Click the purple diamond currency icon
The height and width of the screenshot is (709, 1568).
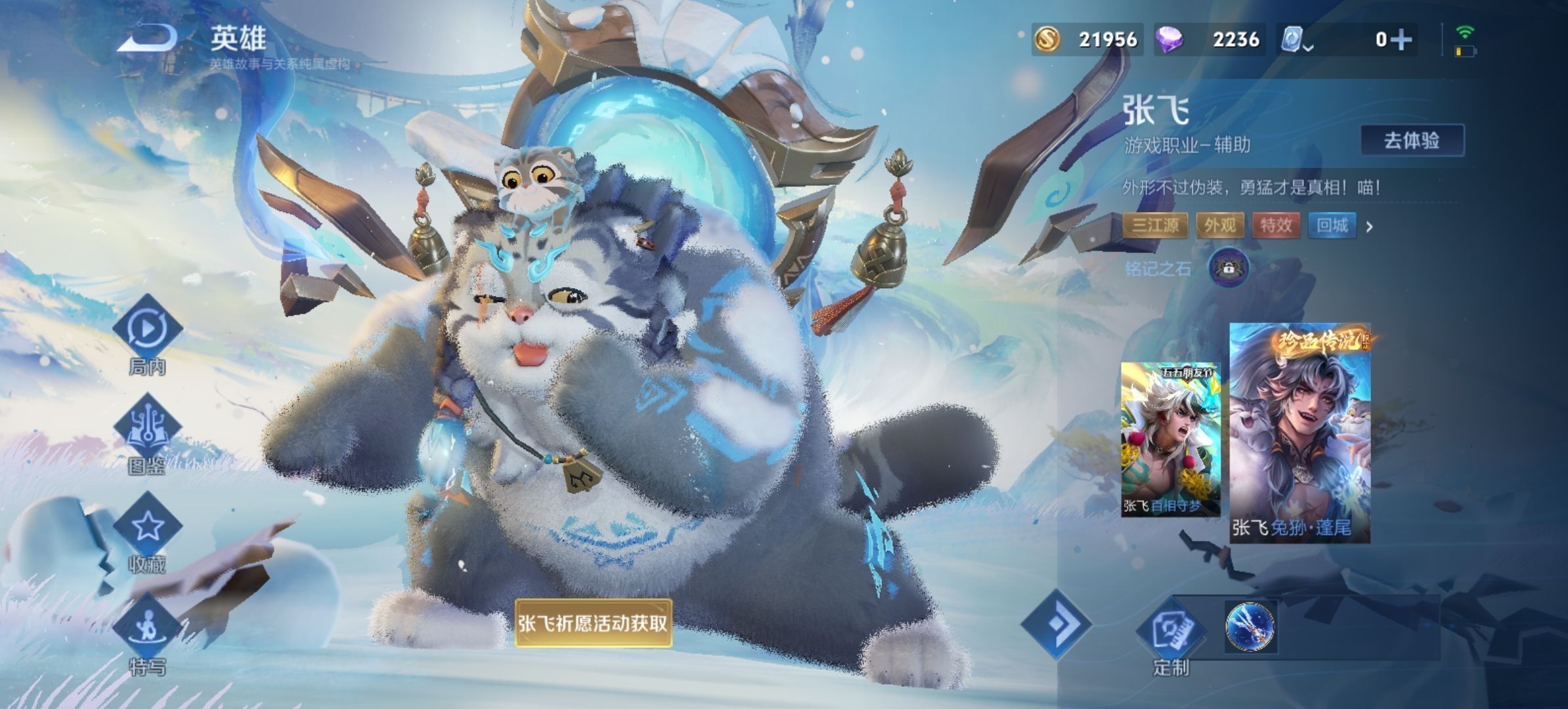[1169, 39]
